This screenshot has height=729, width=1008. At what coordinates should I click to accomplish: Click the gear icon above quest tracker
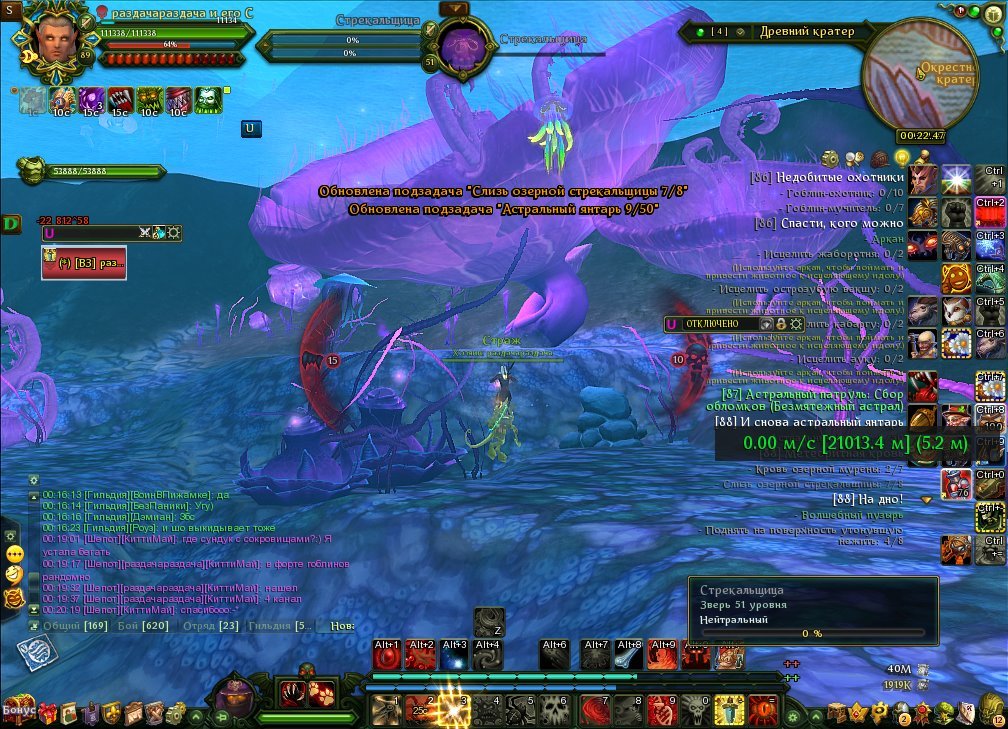tap(830, 158)
